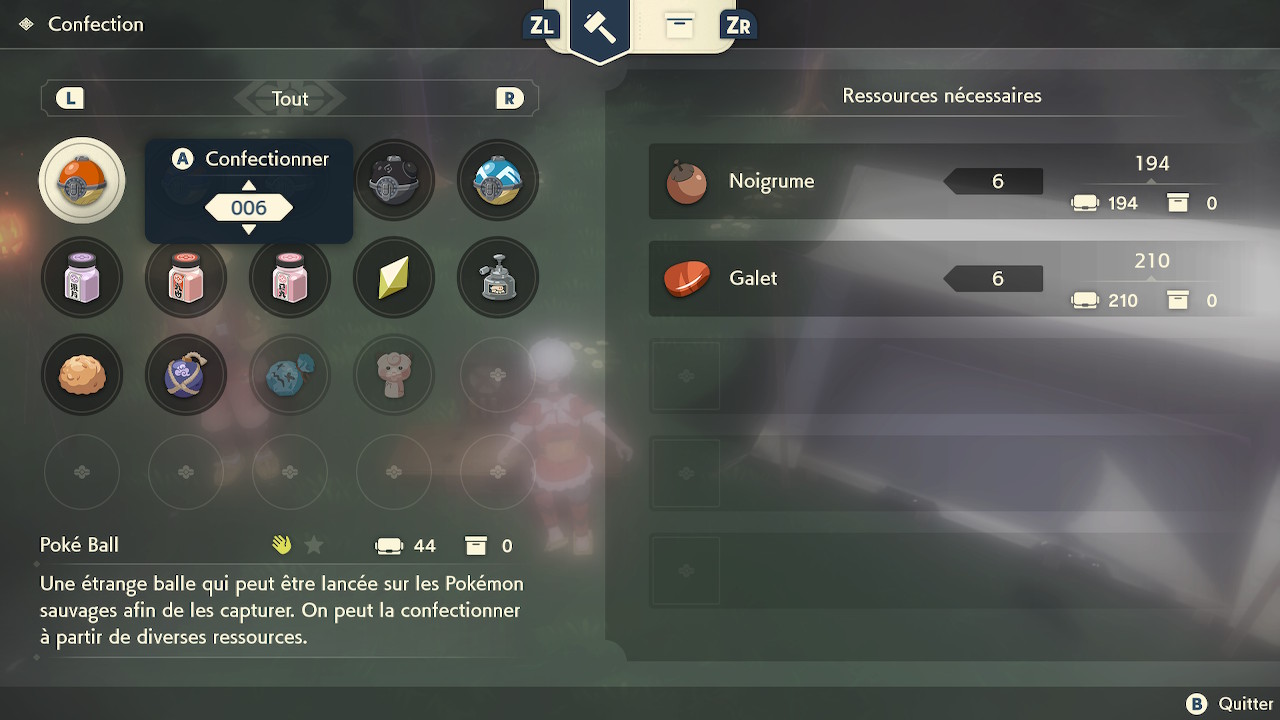Choose the black Heavy Ball recipe
This screenshot has height=720, width=1280.
[x=394, y=181]
